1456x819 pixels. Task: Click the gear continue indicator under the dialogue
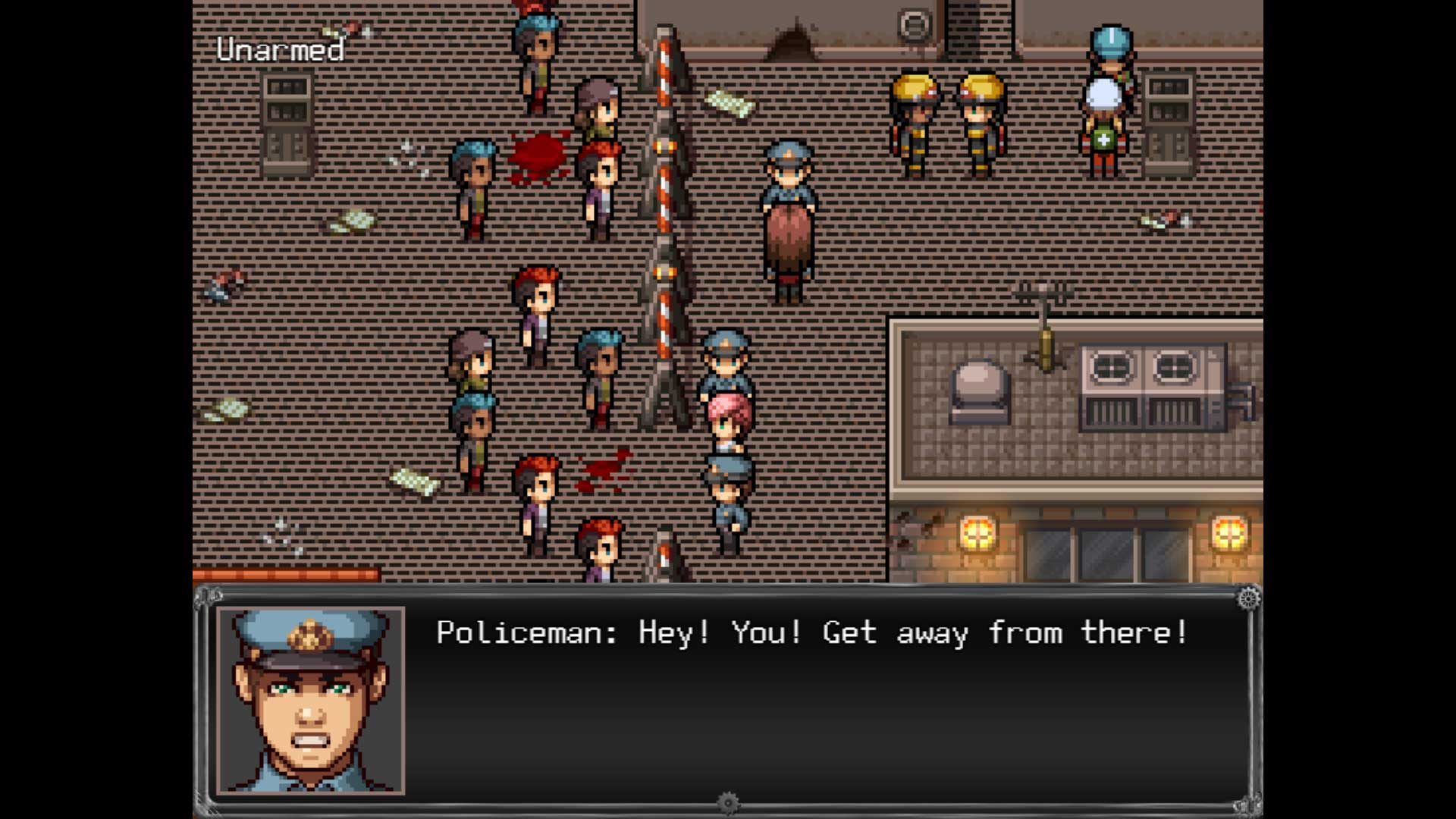click(x=728, y=803)
